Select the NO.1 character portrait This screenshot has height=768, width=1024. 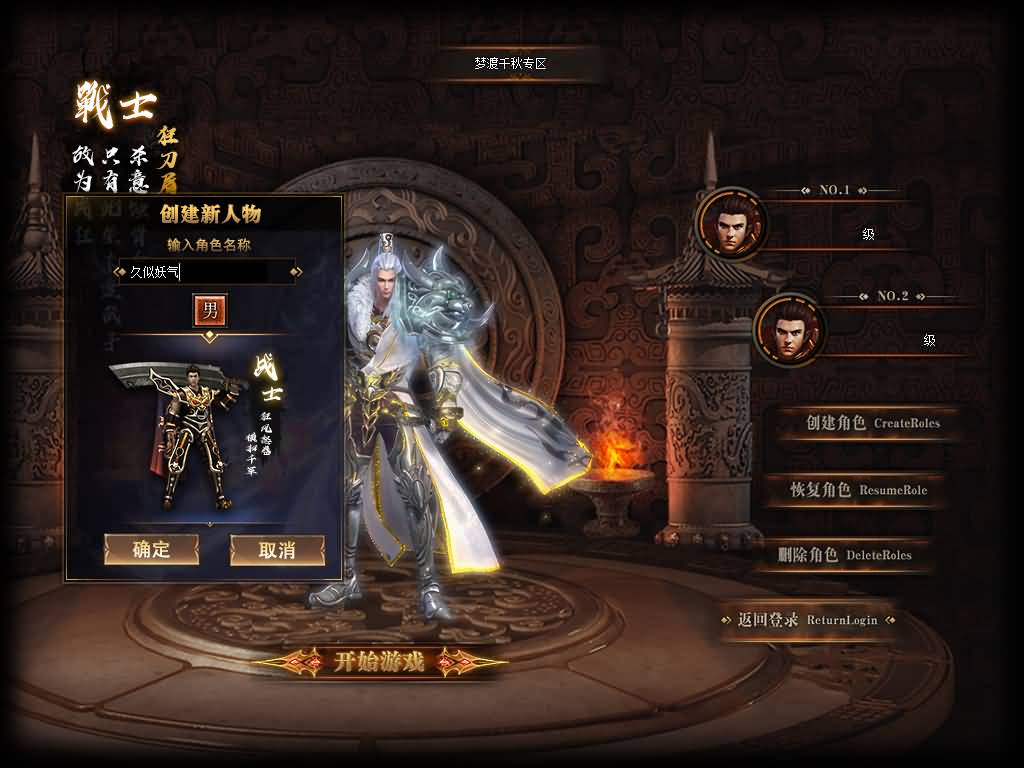(730, 225)
